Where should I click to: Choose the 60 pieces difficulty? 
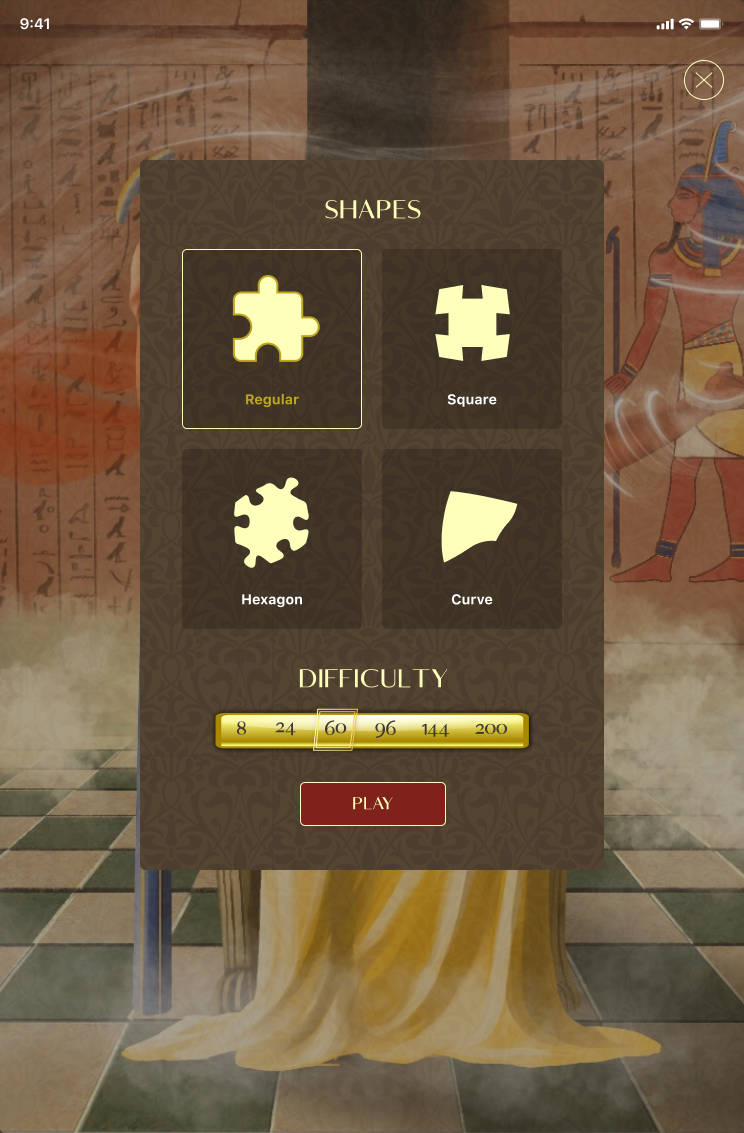point(335,729)
